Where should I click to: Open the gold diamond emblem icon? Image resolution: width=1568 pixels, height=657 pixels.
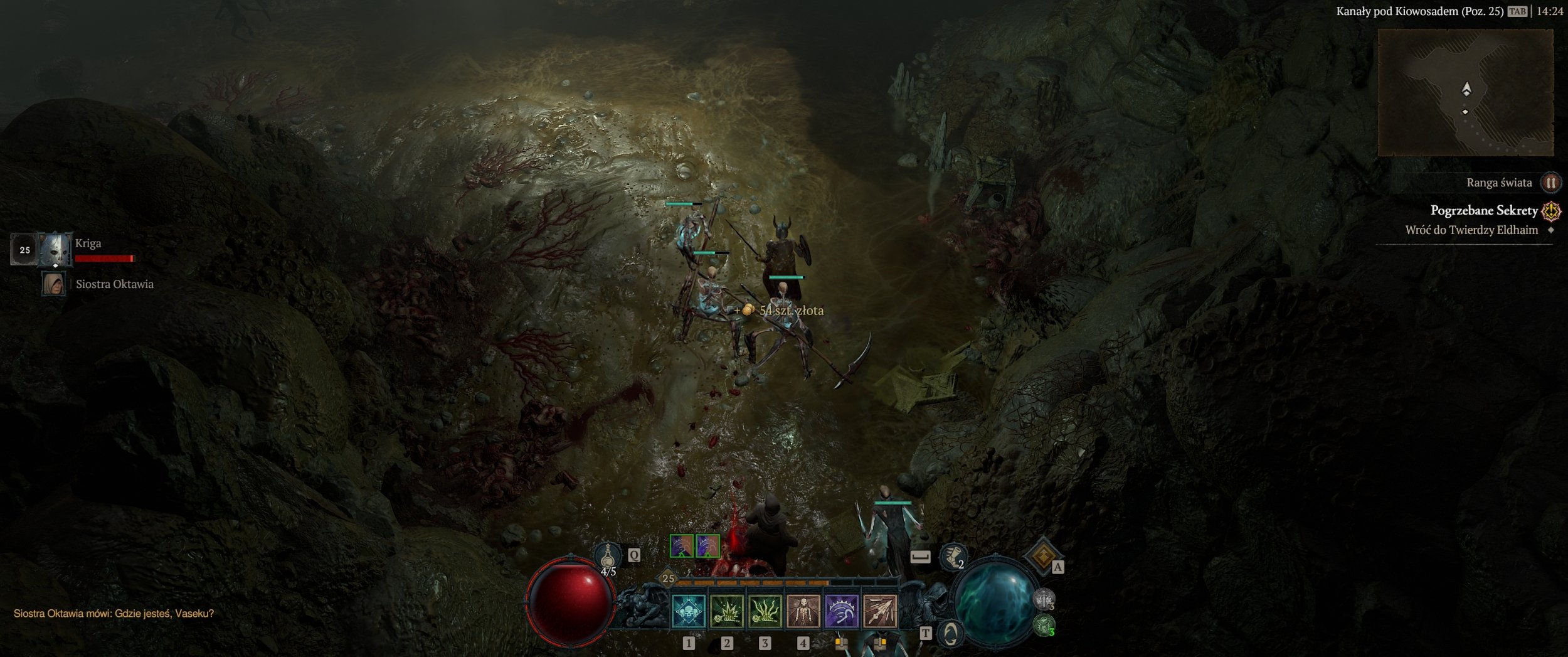(1042, 555)
